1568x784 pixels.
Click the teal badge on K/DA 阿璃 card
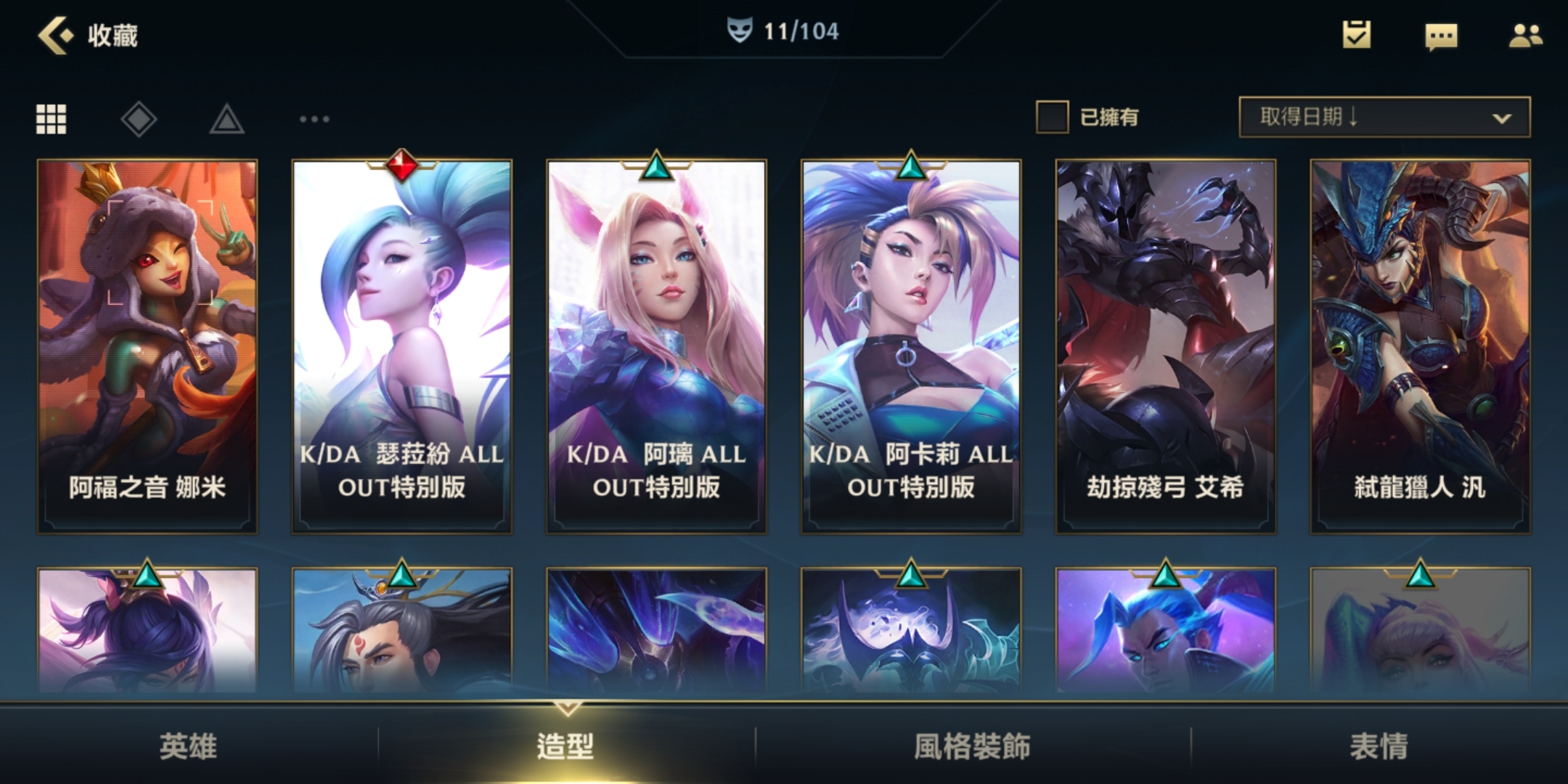click(x=656, y=166)
